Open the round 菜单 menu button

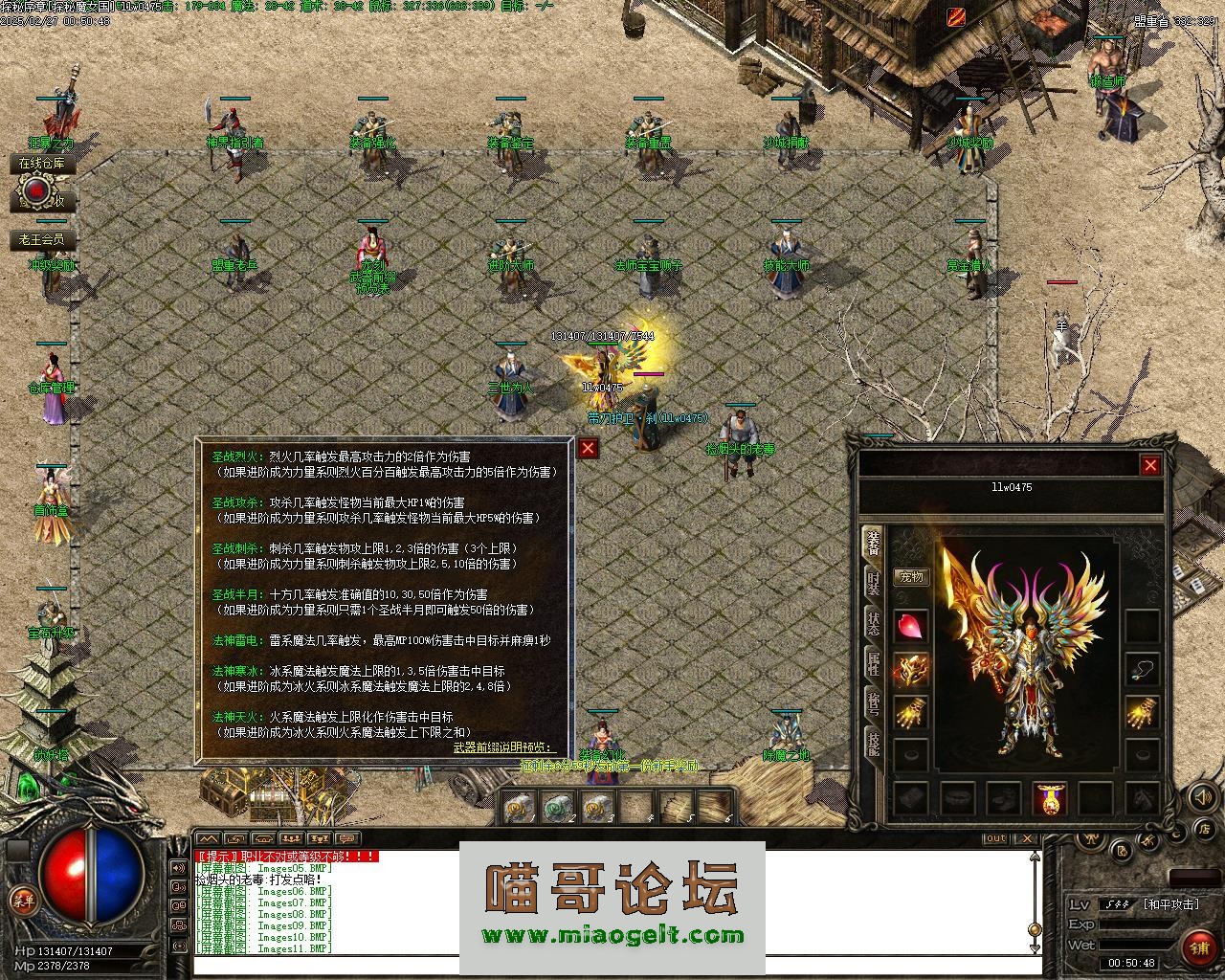[x=21, y=900]
